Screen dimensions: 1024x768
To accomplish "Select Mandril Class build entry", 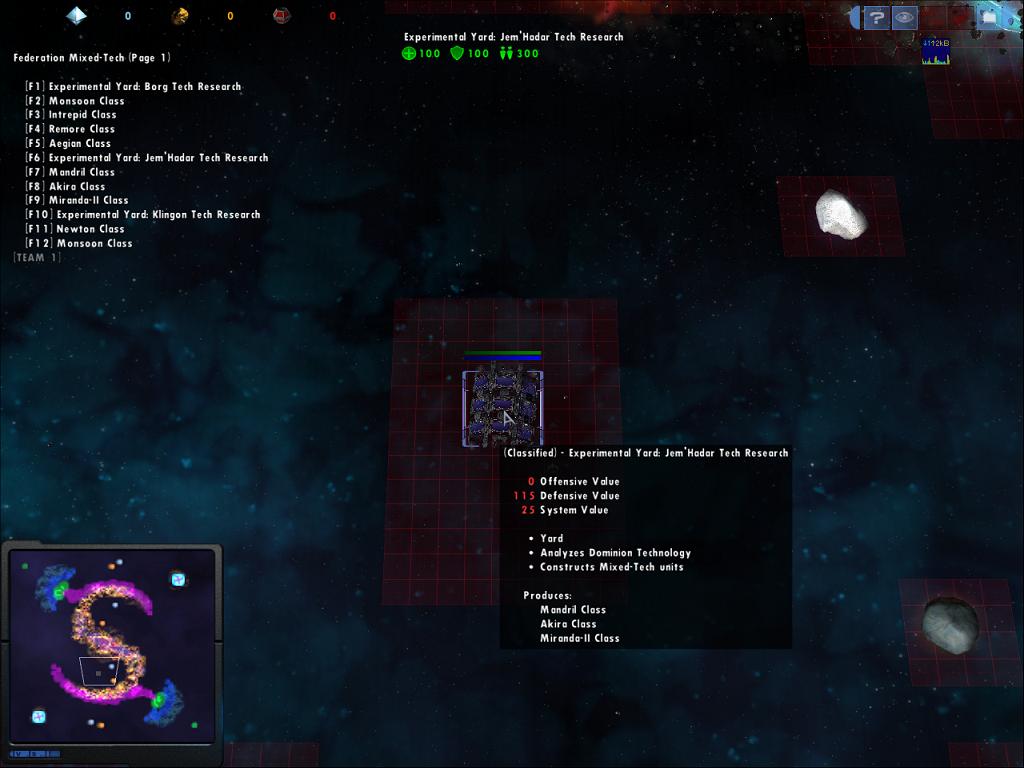I will pyautogui.click(x=81, y=172).
